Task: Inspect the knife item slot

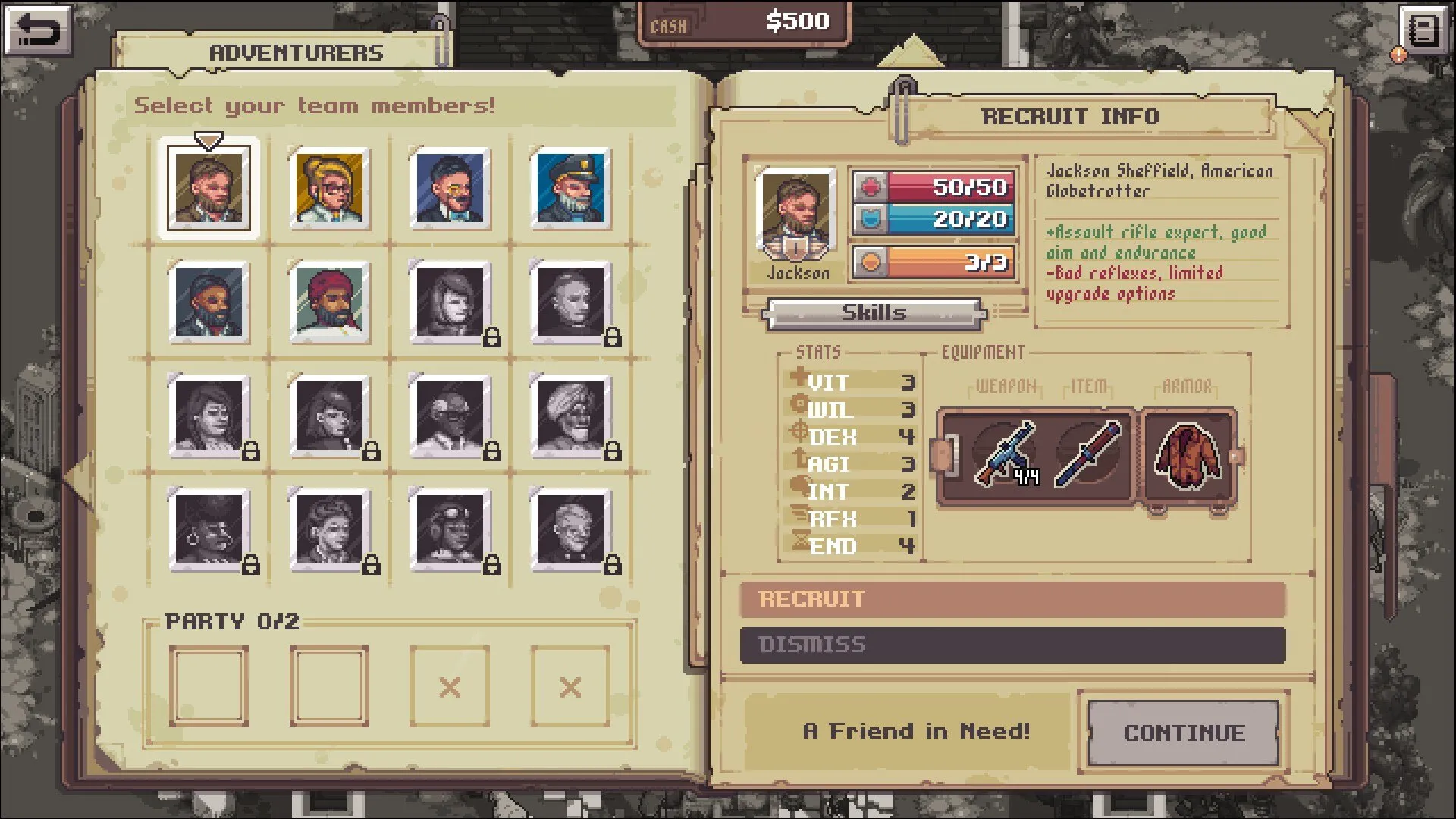Action: pyautogui.click(x=1088, y=454)
